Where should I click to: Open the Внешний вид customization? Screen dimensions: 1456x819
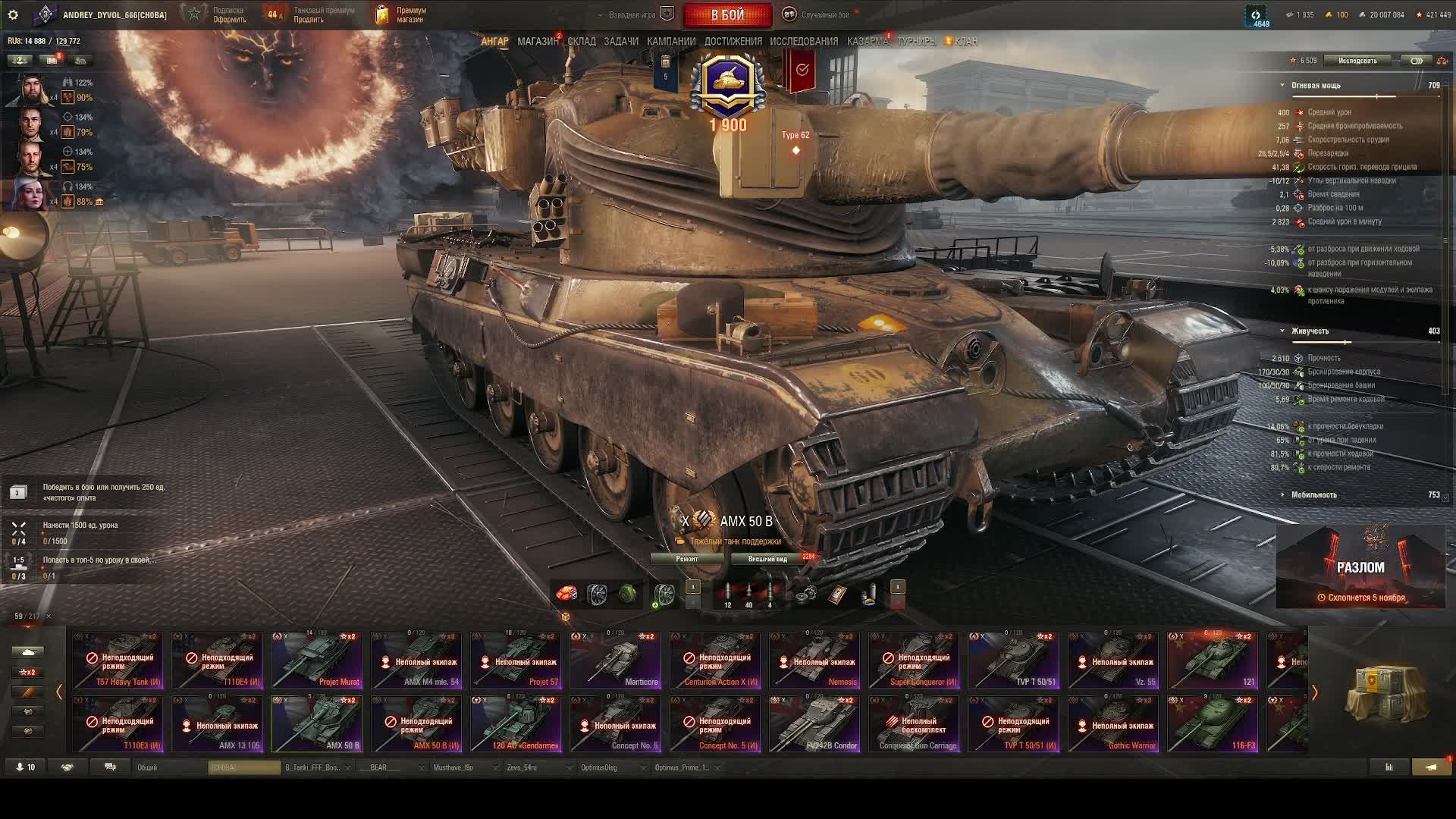pyautogui.click(x=767, y=559)
